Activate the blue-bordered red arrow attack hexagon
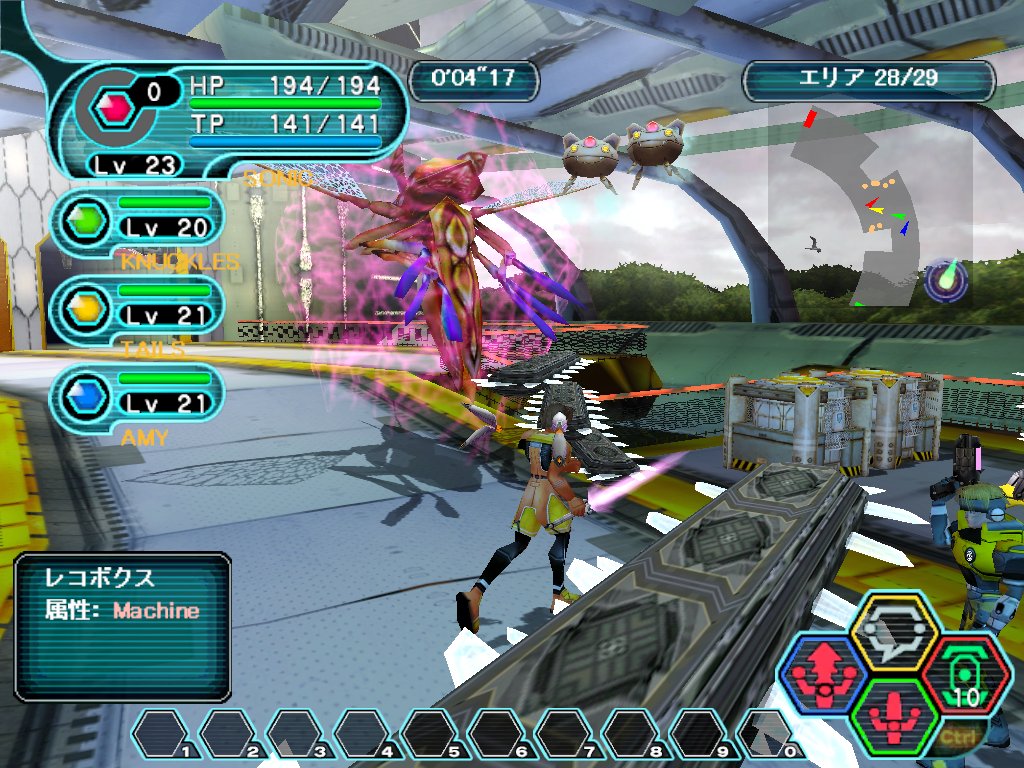The height and width of the screenshot is (768, 1024). click(822, 675)
